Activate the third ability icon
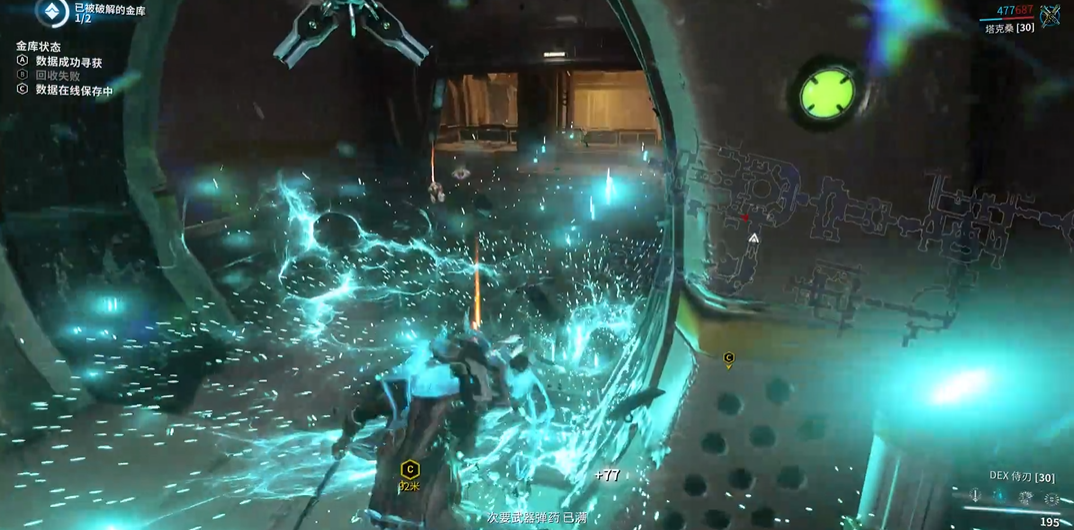Screen dimensions: 1074x530 (x=1024, y=497)
